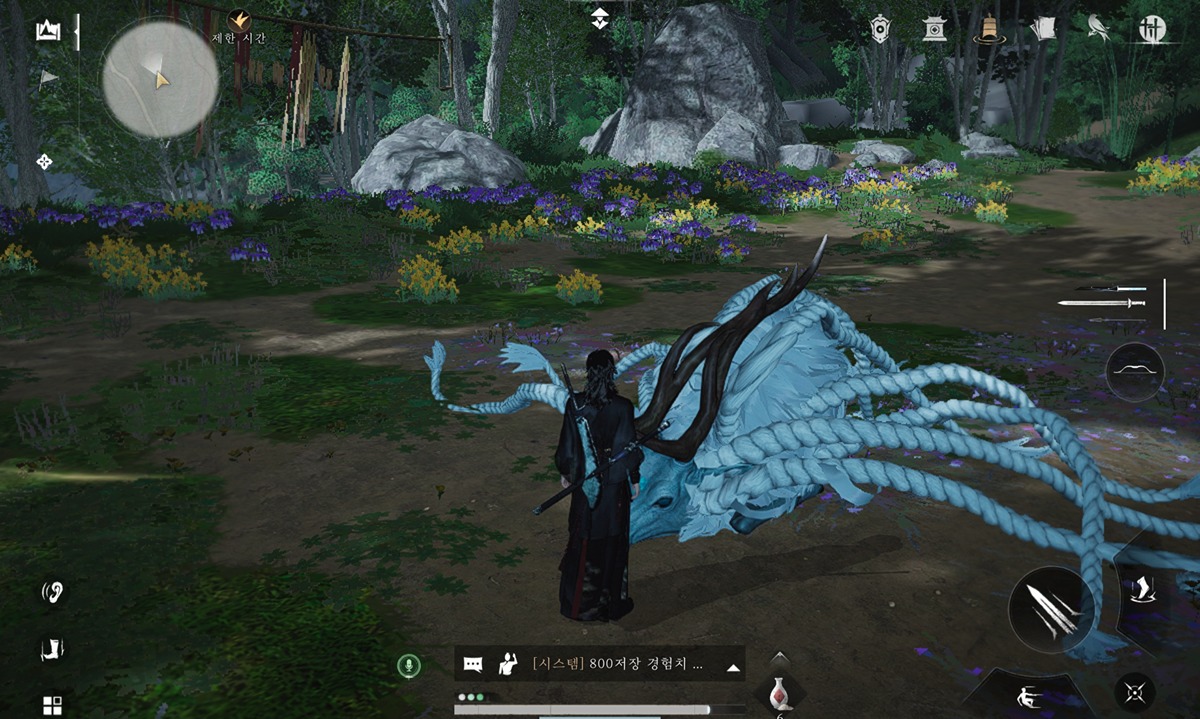Expand the system chat log arrow
1200x719 pixels.
coord(733,666)
